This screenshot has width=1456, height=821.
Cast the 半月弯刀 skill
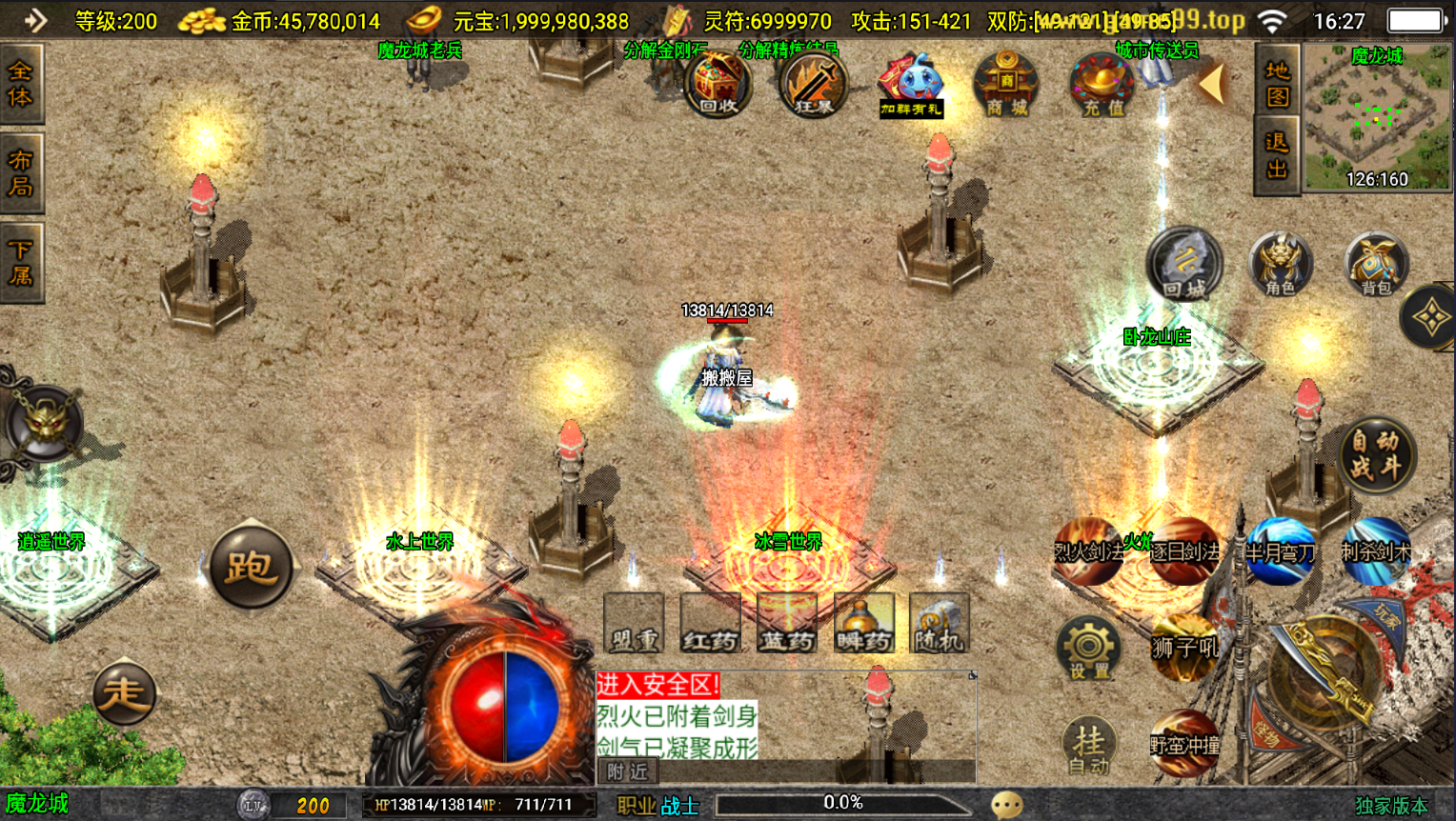tap(1280, 551)
